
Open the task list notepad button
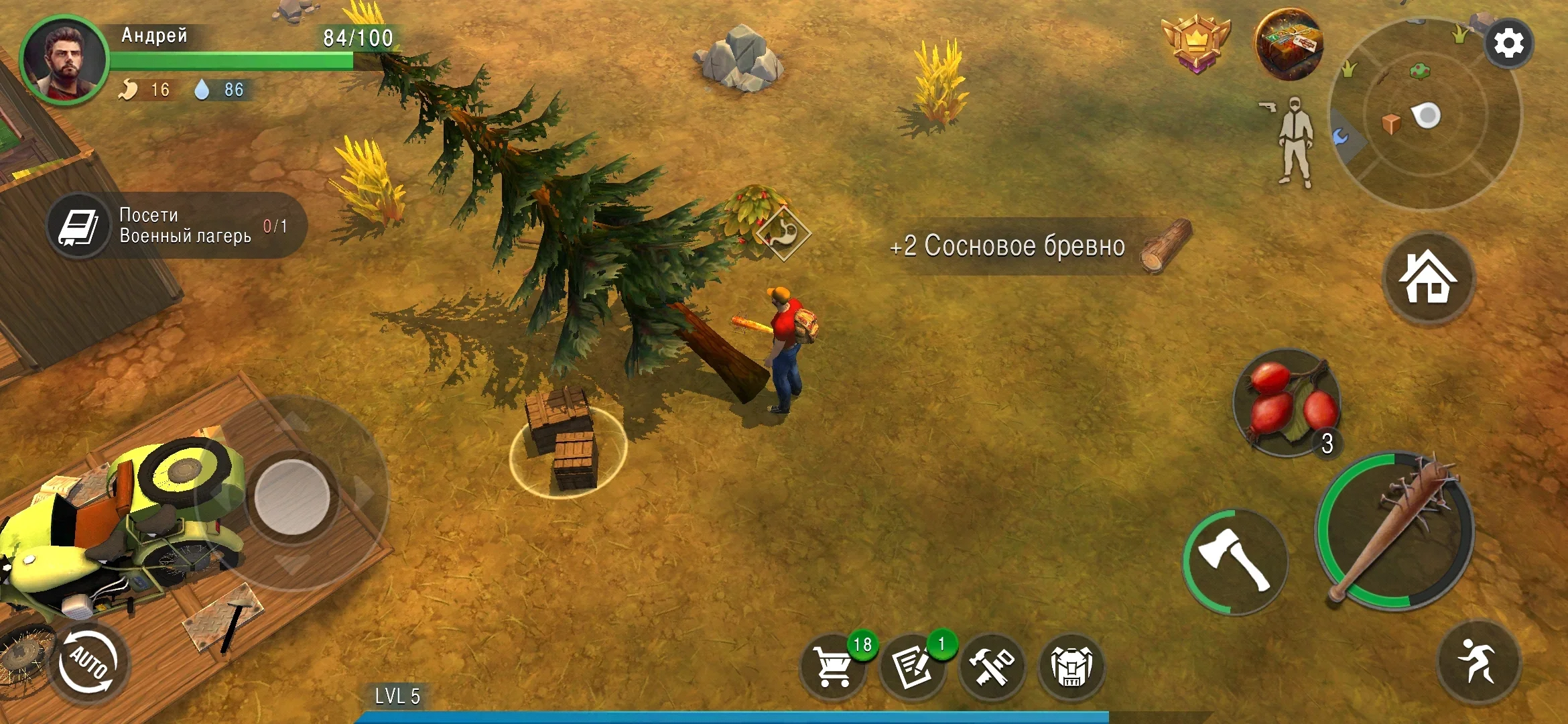tap(912, 666)
